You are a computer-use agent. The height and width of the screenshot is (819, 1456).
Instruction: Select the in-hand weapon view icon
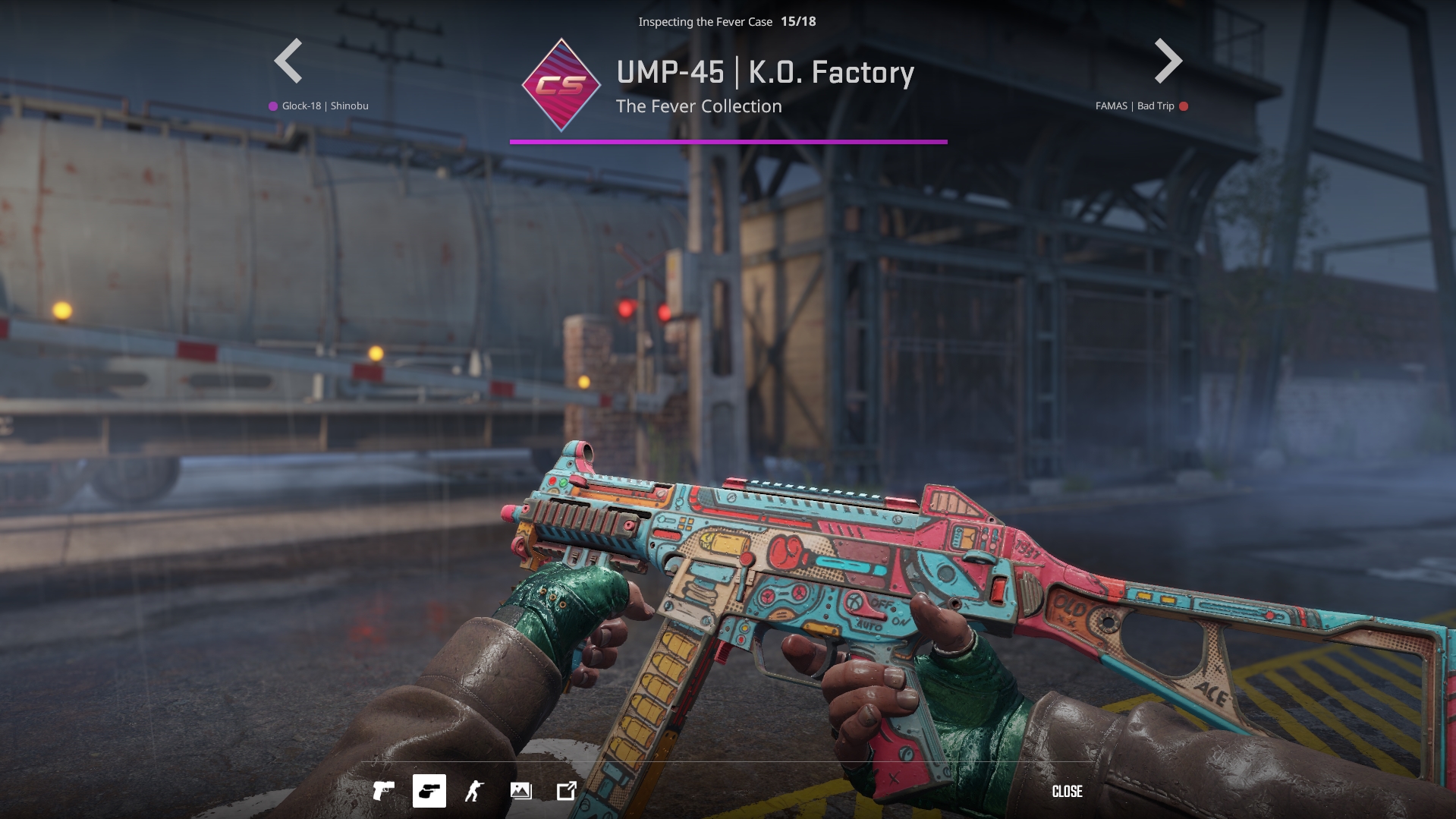(x=429, y=791)
